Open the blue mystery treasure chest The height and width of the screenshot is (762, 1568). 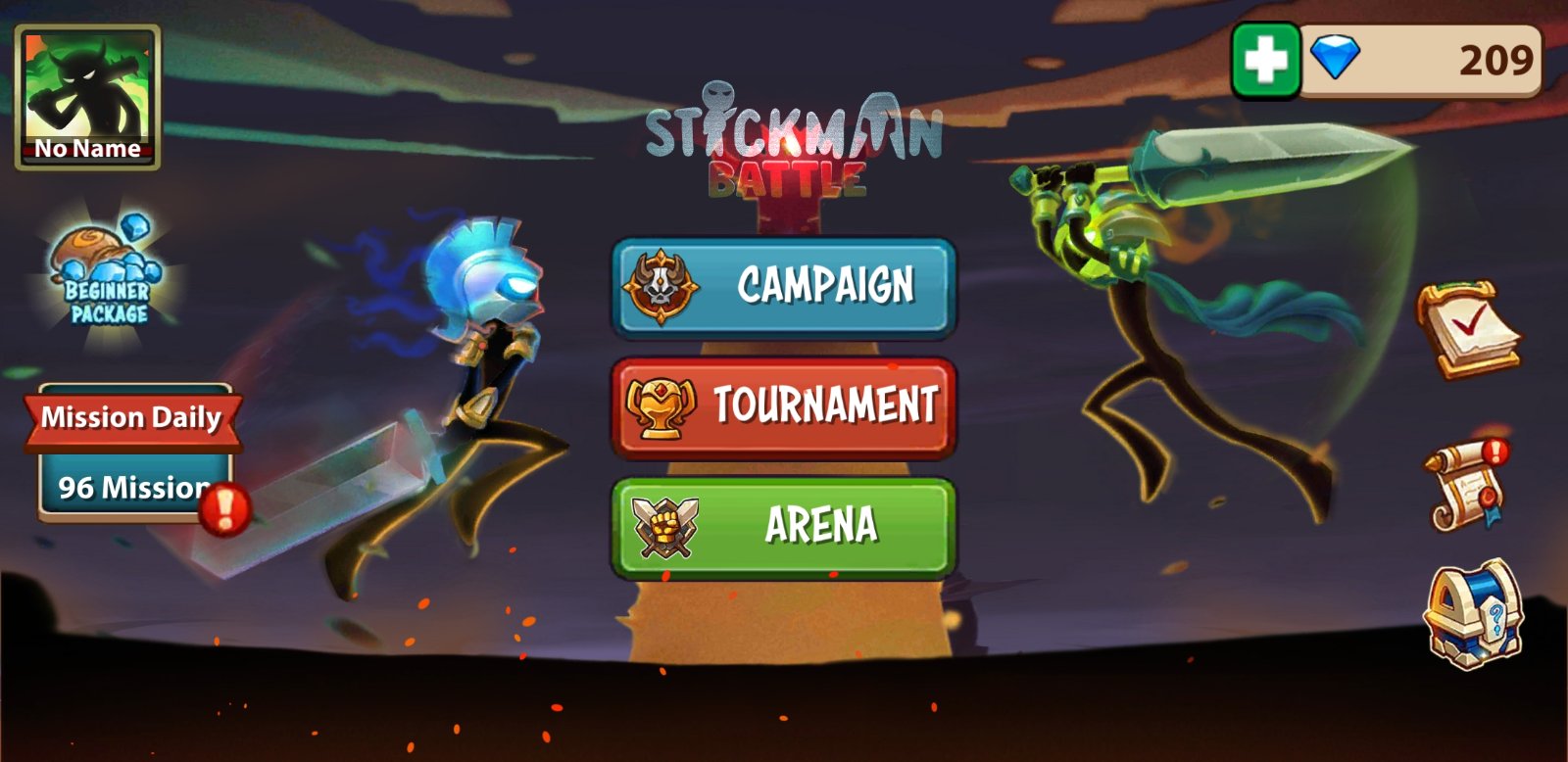[x=1473, y=615]
